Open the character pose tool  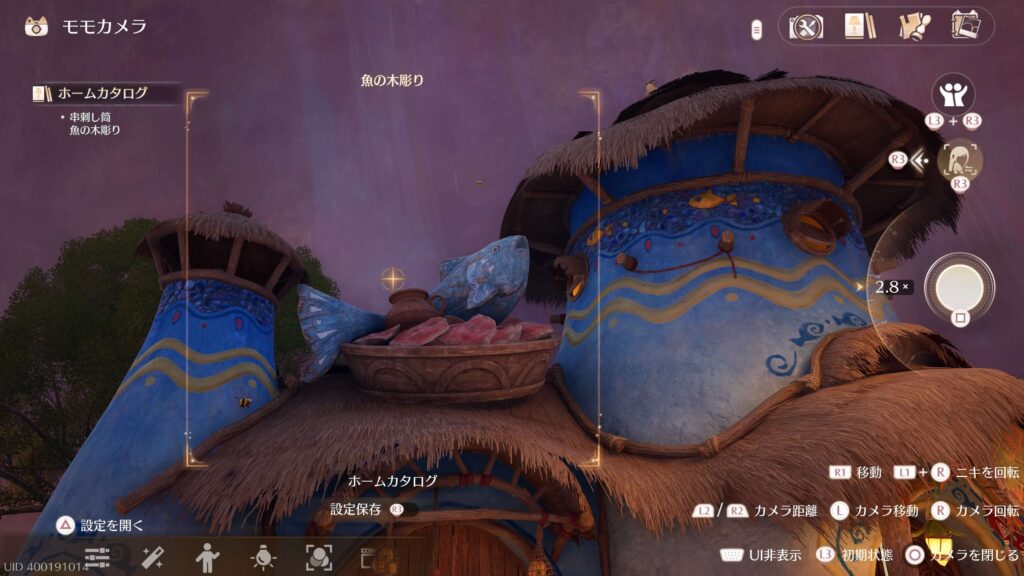(x=207, y=557)
